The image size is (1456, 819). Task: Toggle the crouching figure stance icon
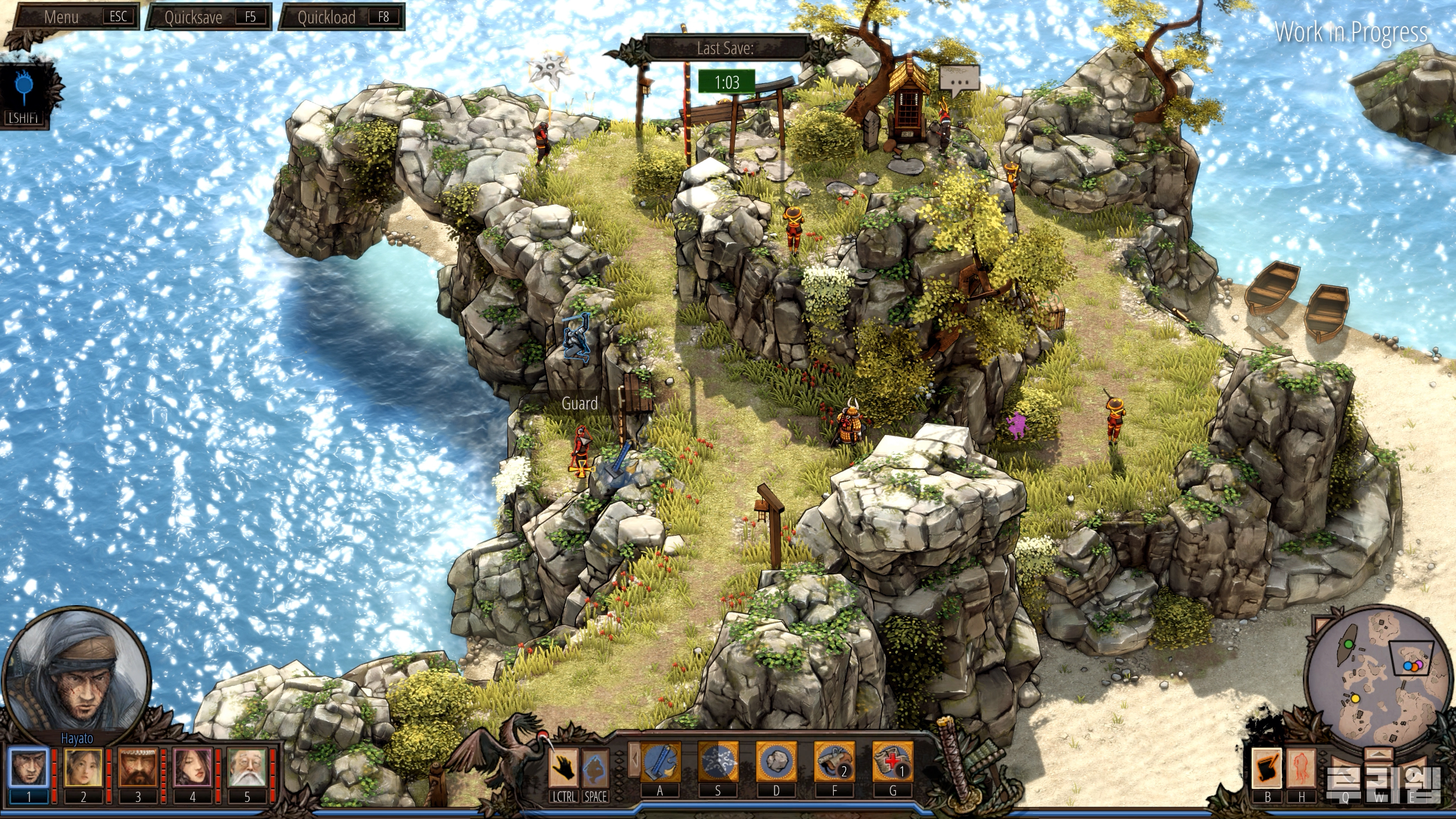(x=595, y=767)
